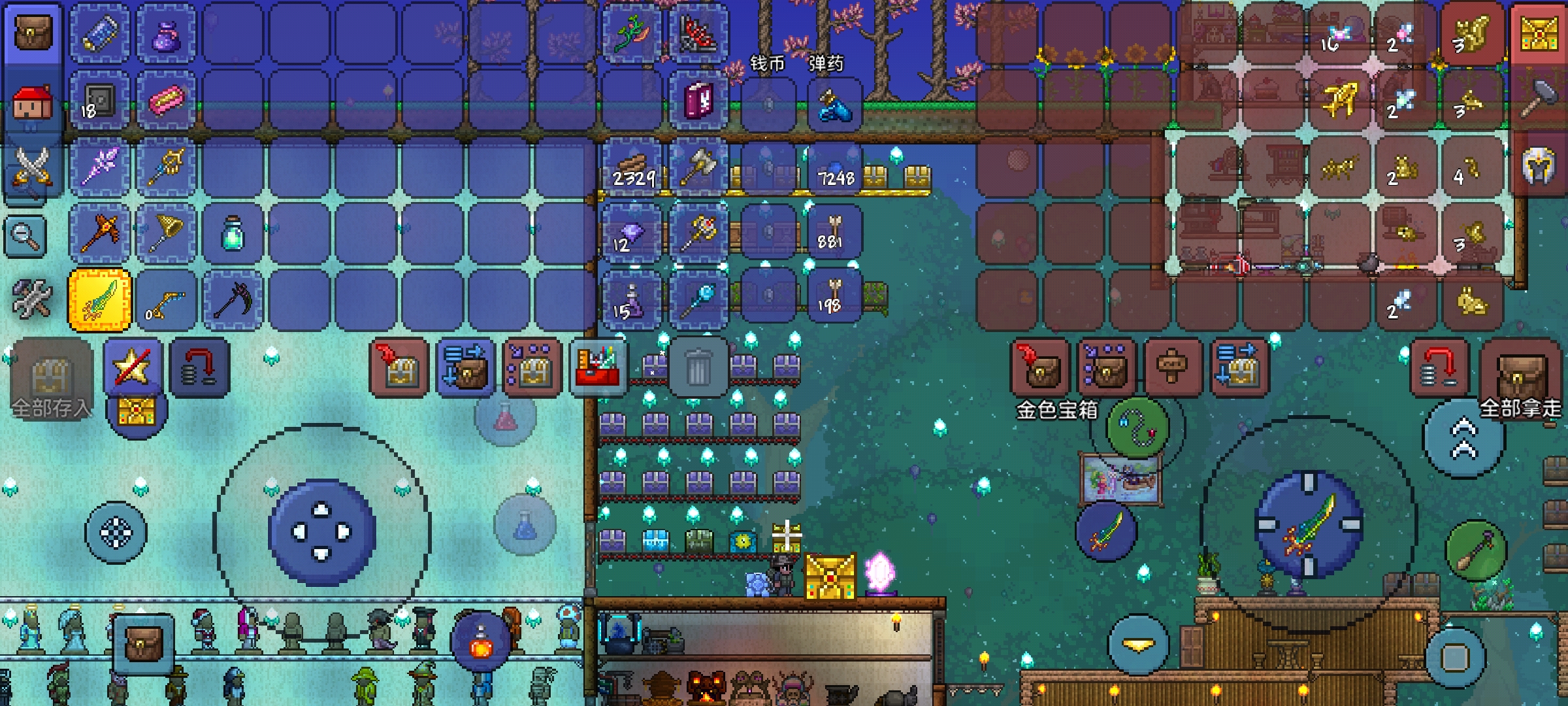
Task: Toggle the crossed-out star favorite button
Action: [132, 367]
